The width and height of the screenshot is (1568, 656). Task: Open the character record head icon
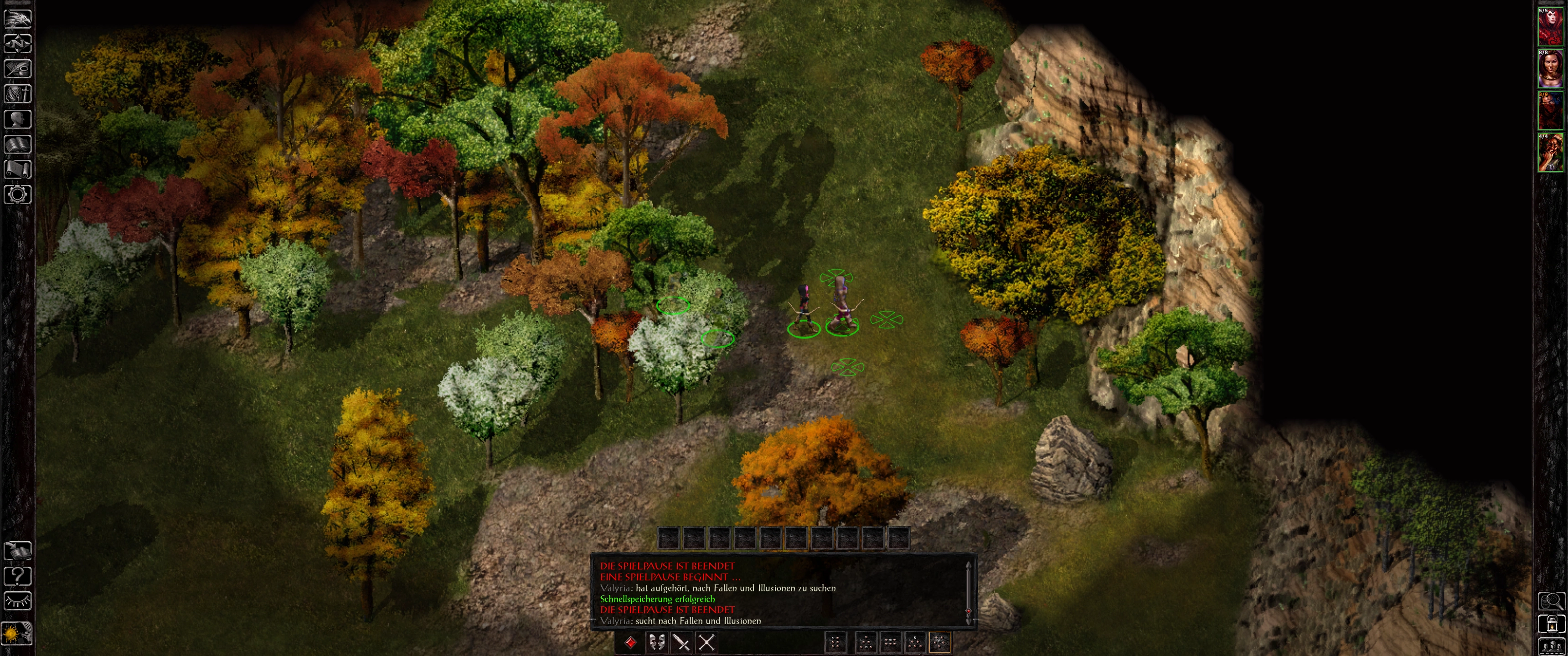[18, 119]
